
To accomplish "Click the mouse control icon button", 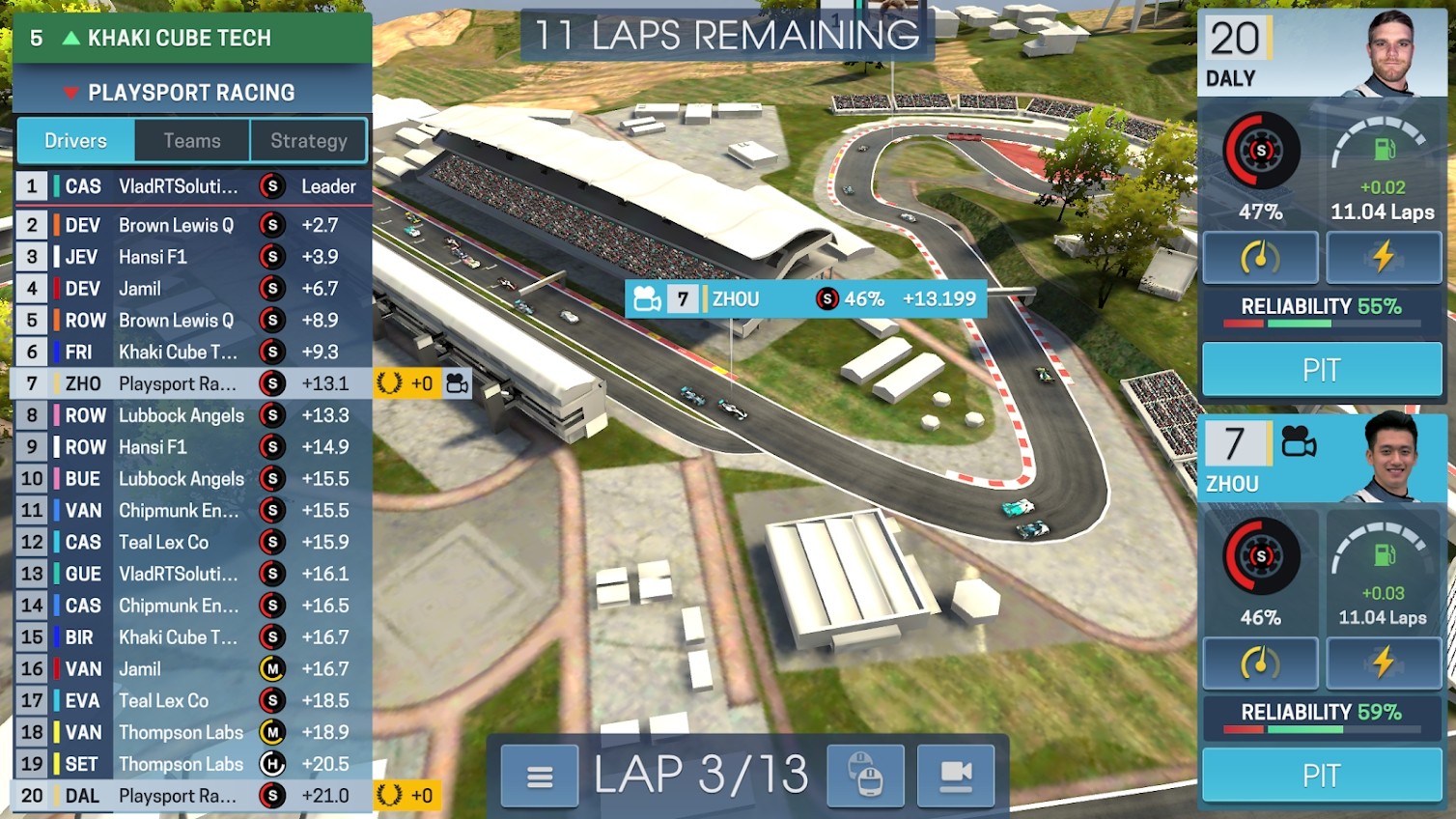I will [865, 776].
